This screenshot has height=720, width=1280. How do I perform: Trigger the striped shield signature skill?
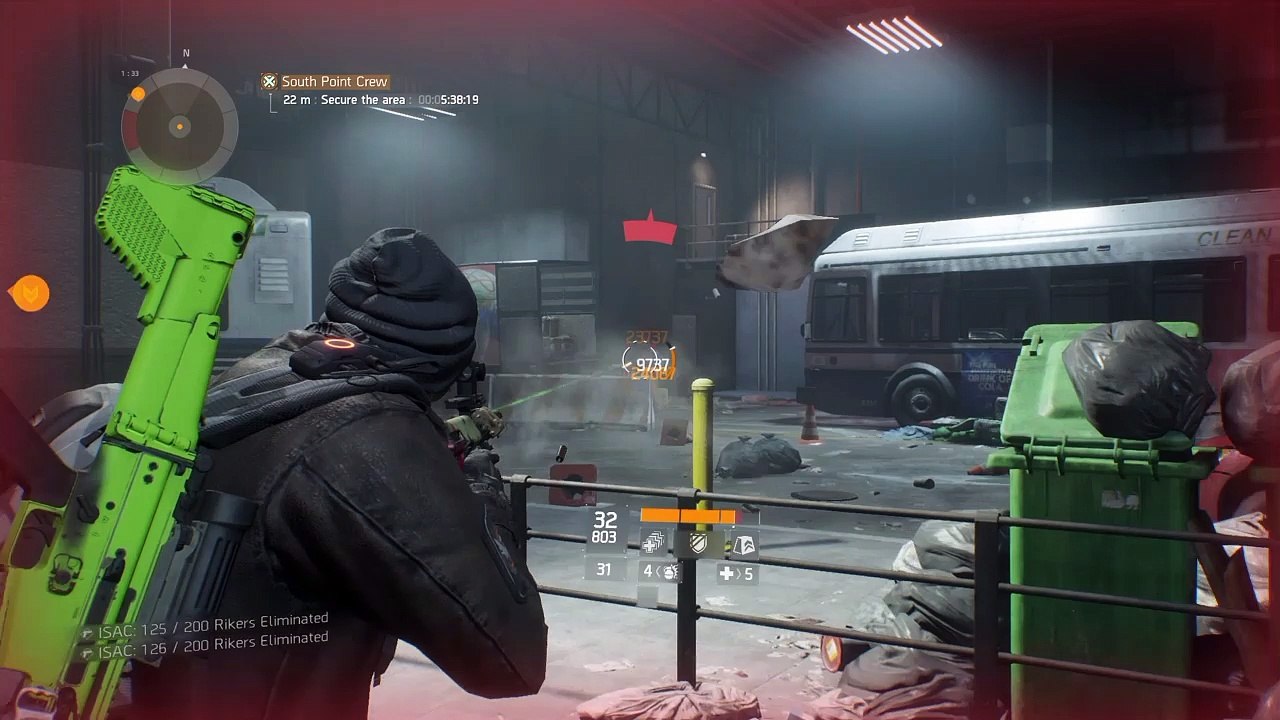tap(698, 543)
